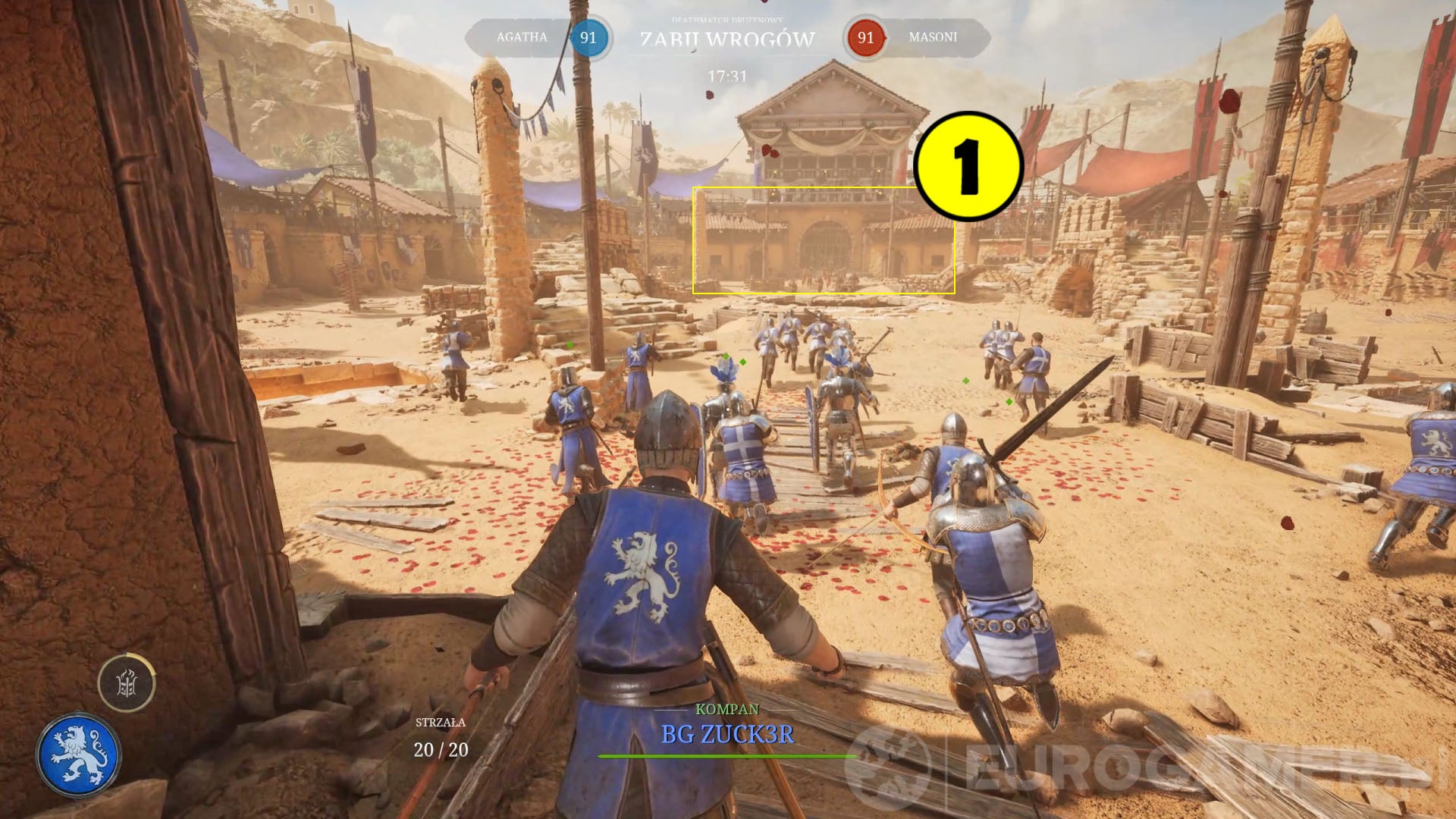Click the 17:31 match timer

[x=726, y=74]
